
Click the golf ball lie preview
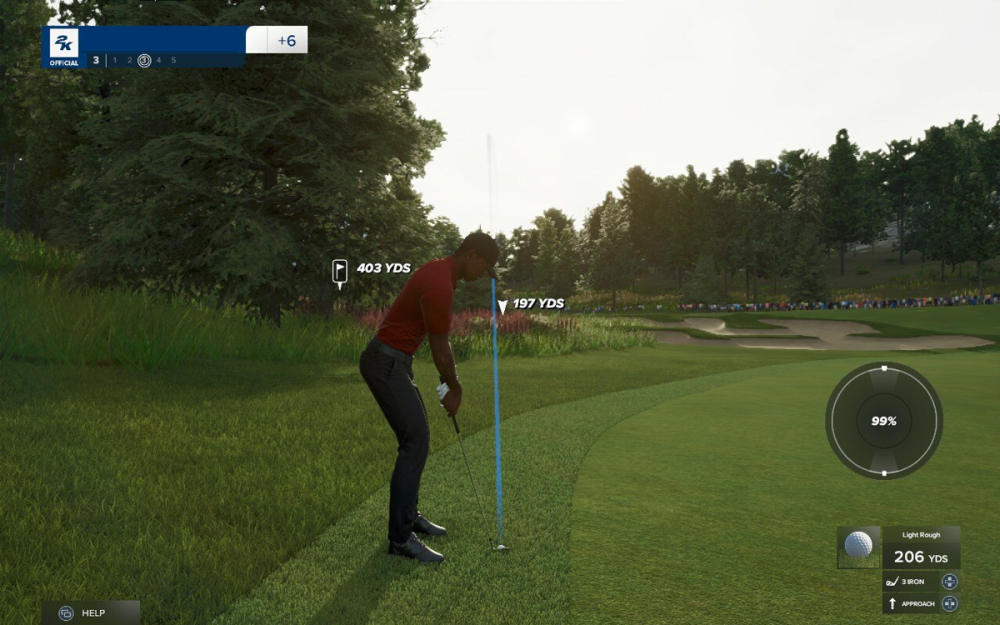click(x=858, y=546)
